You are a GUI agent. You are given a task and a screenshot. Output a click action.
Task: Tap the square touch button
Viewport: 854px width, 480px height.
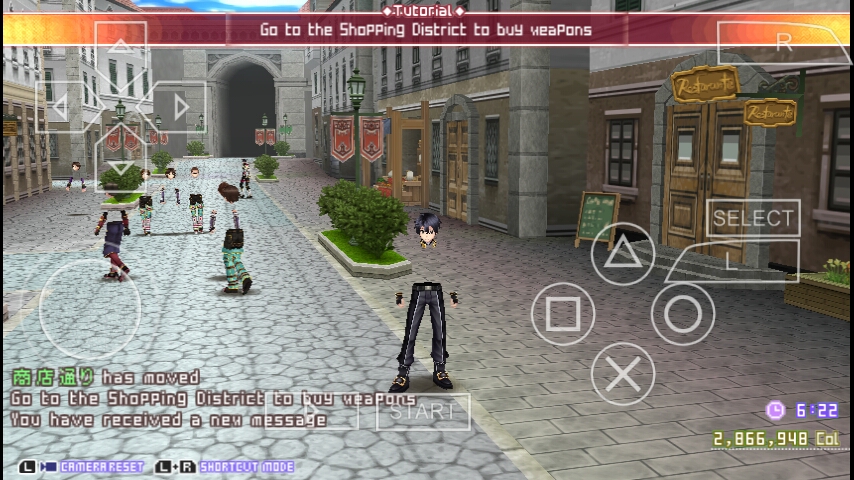tap(562, 314)
